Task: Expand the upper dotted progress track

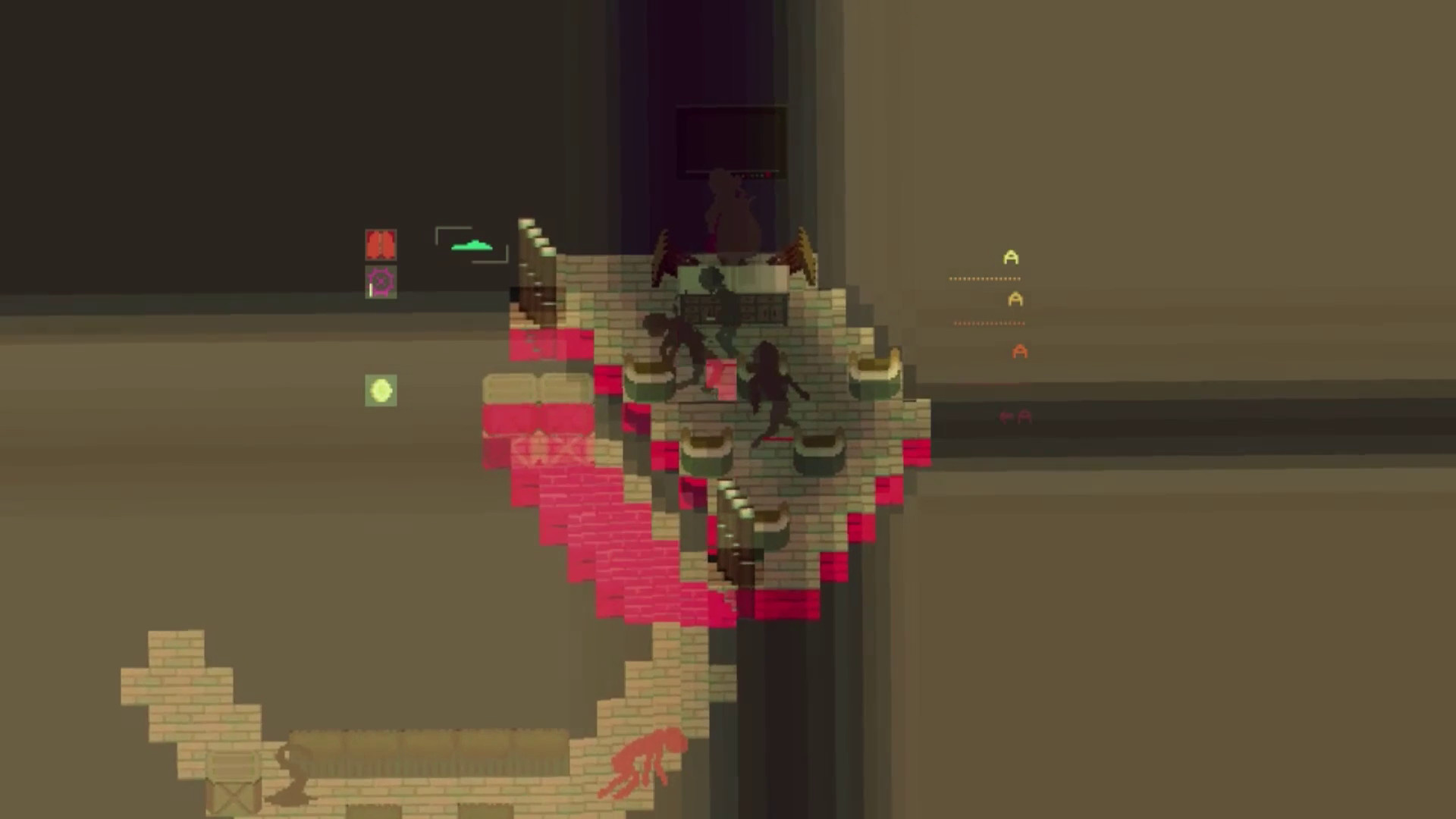Action: pos(984,278)
